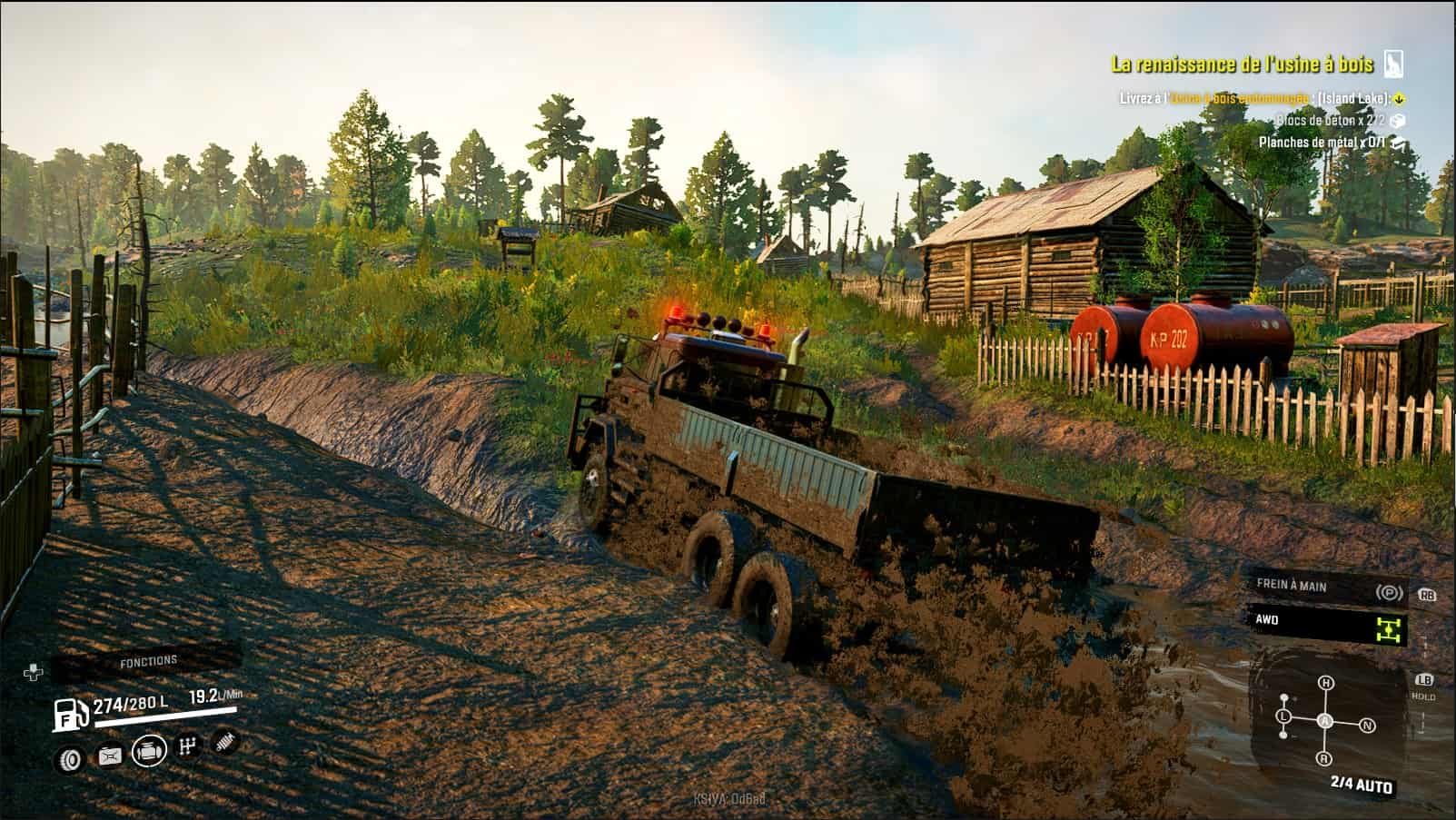Shift to High gear (H)
Image resolution: width=1456 pixels, height=820 pixels.
[x=1326, y=682]
